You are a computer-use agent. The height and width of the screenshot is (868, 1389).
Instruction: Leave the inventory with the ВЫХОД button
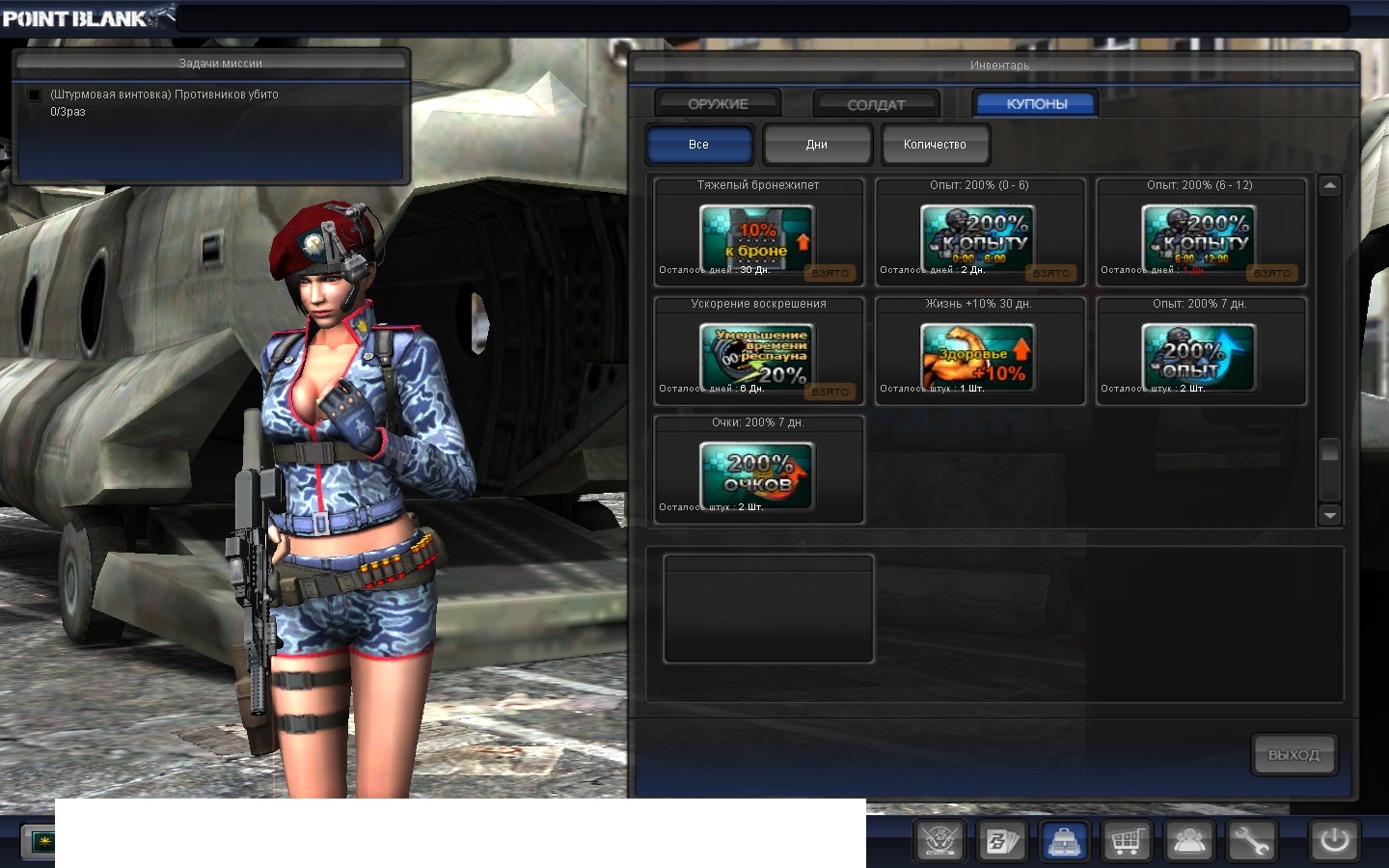[1294, 755]
